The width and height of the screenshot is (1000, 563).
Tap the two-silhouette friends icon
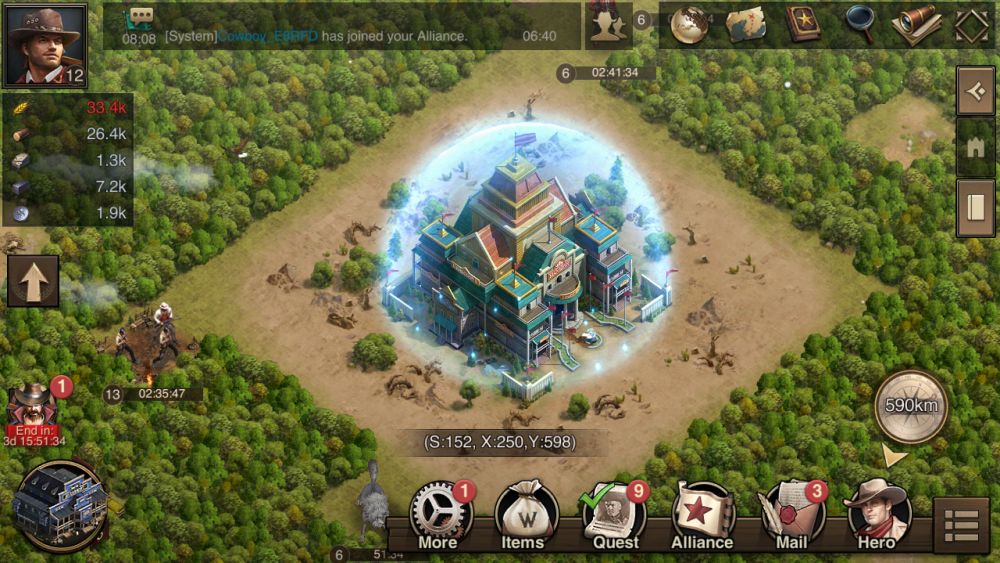pyautogui.click(x=608, y=25)
